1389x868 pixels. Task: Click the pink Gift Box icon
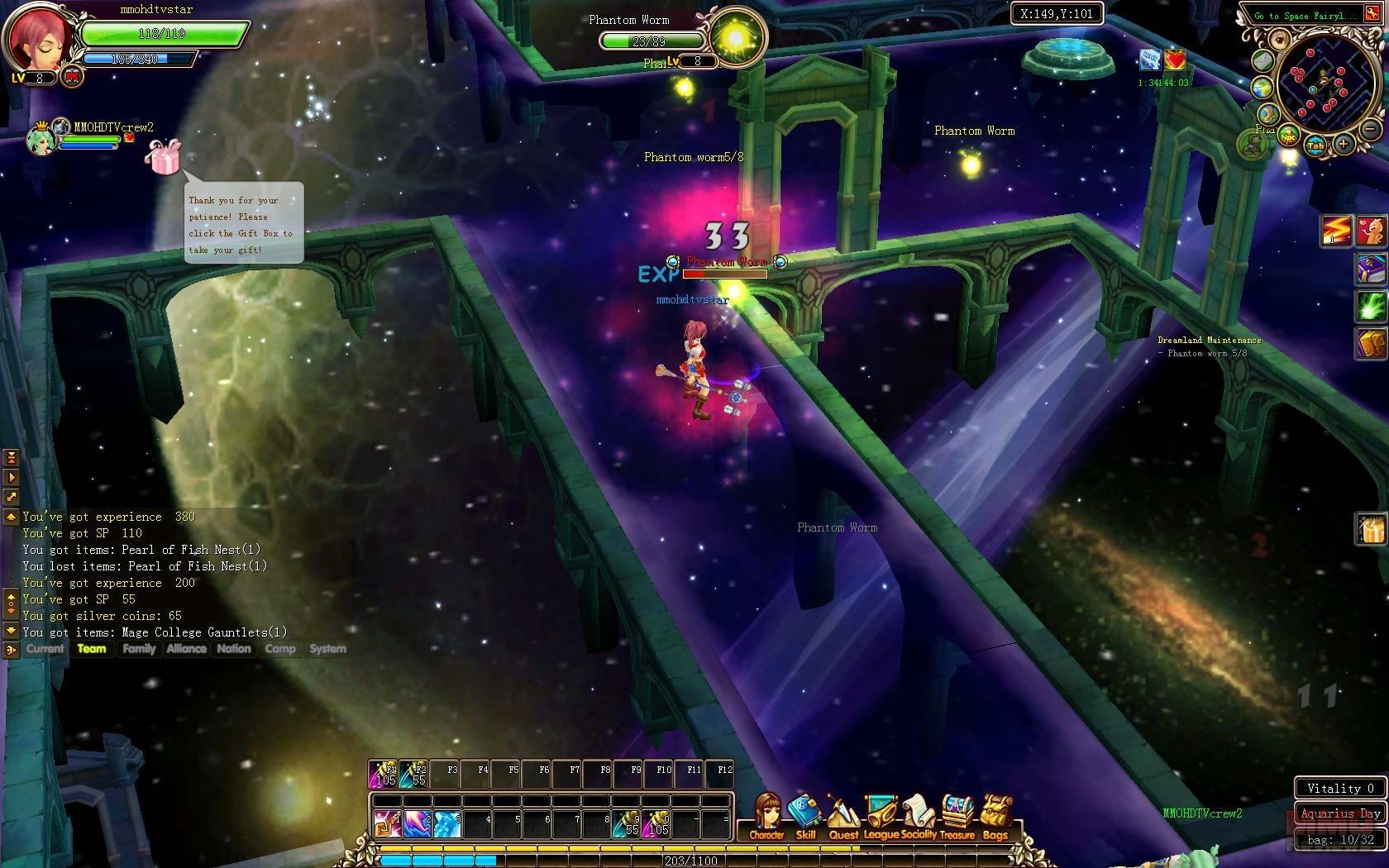[162, 156]
